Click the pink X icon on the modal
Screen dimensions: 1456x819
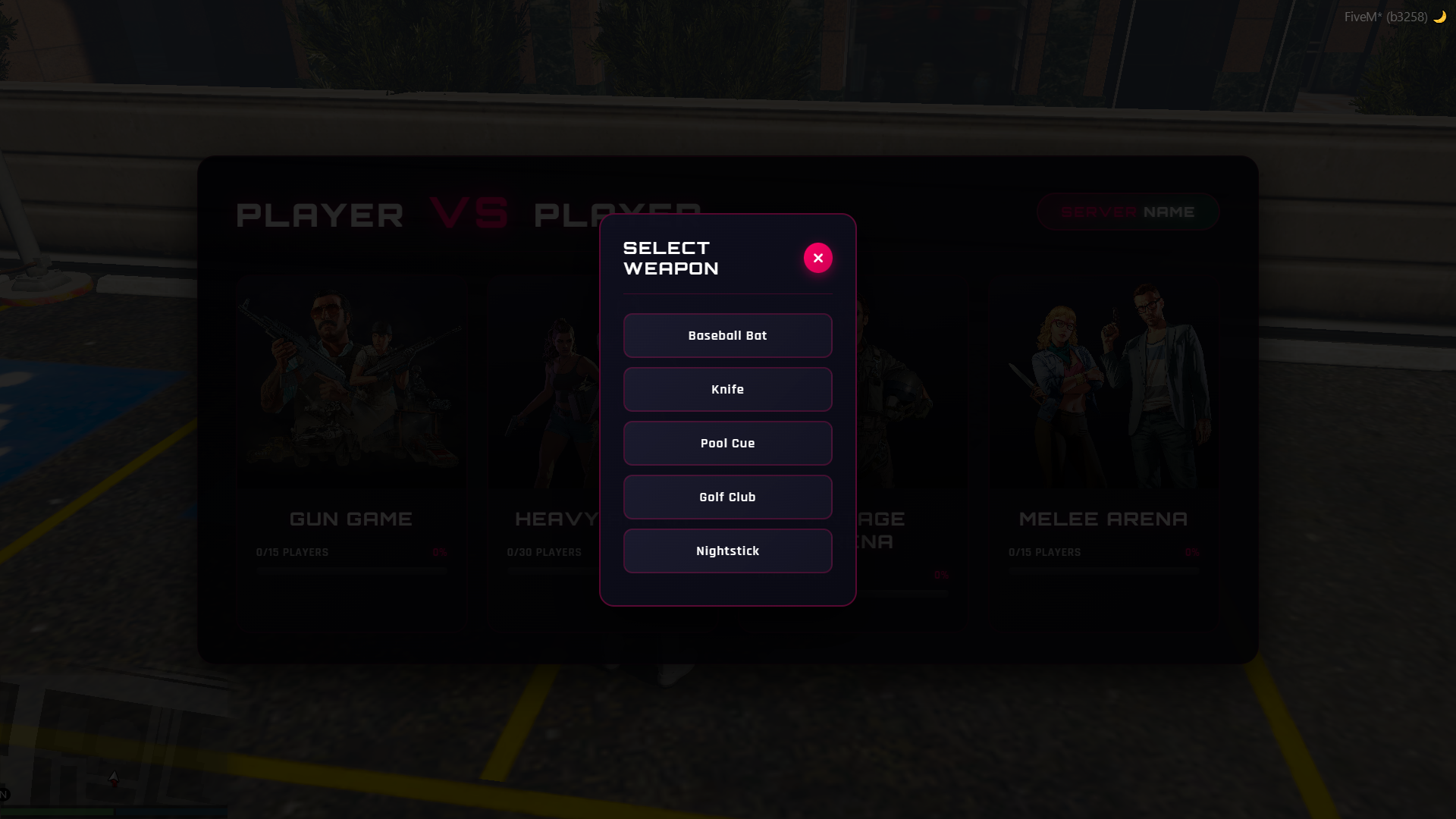[x=817, y=257]
